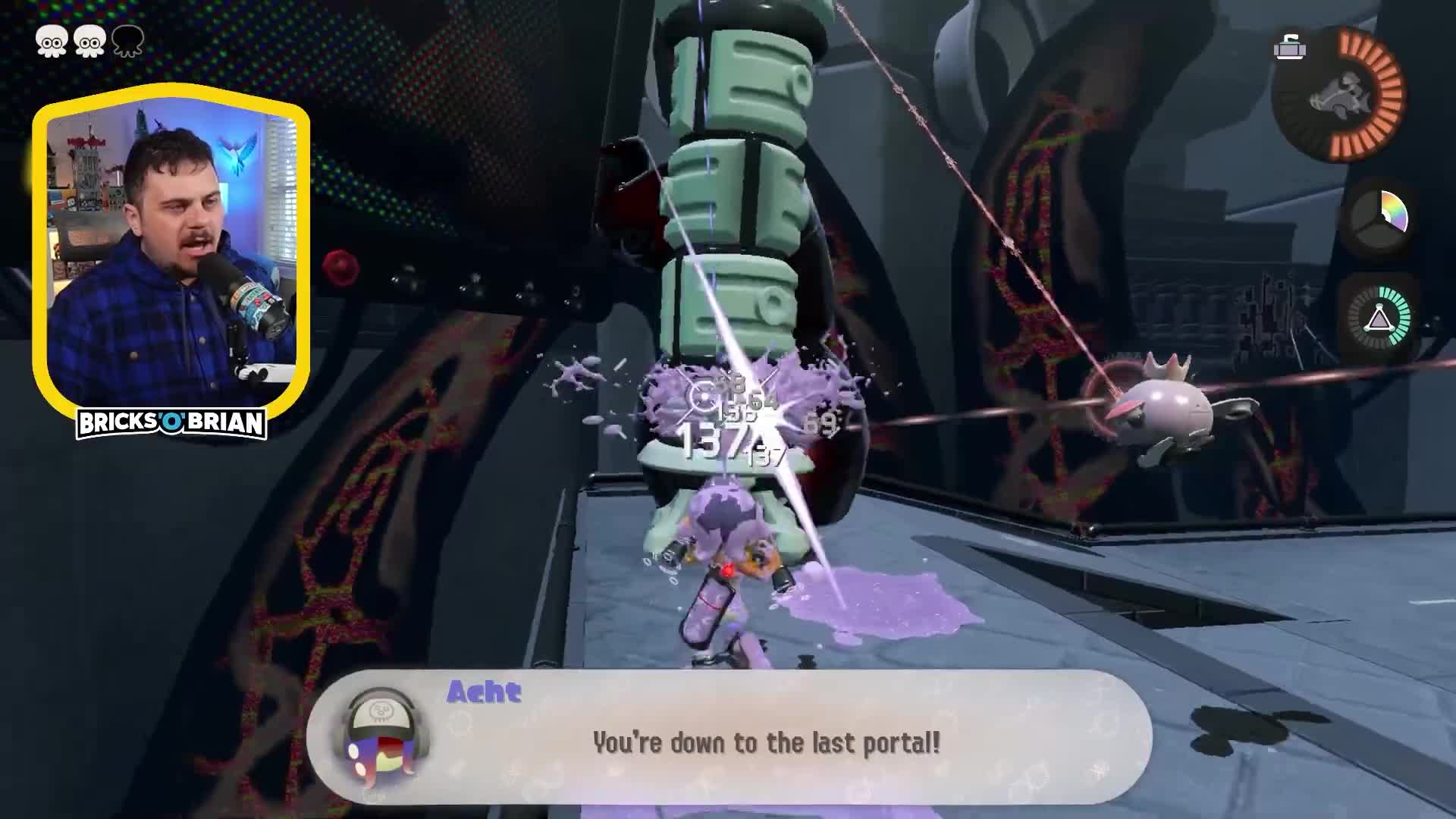Click the first white octopus life icon
This screenshot has height=819, width=1456.
[x=52, y=42]
